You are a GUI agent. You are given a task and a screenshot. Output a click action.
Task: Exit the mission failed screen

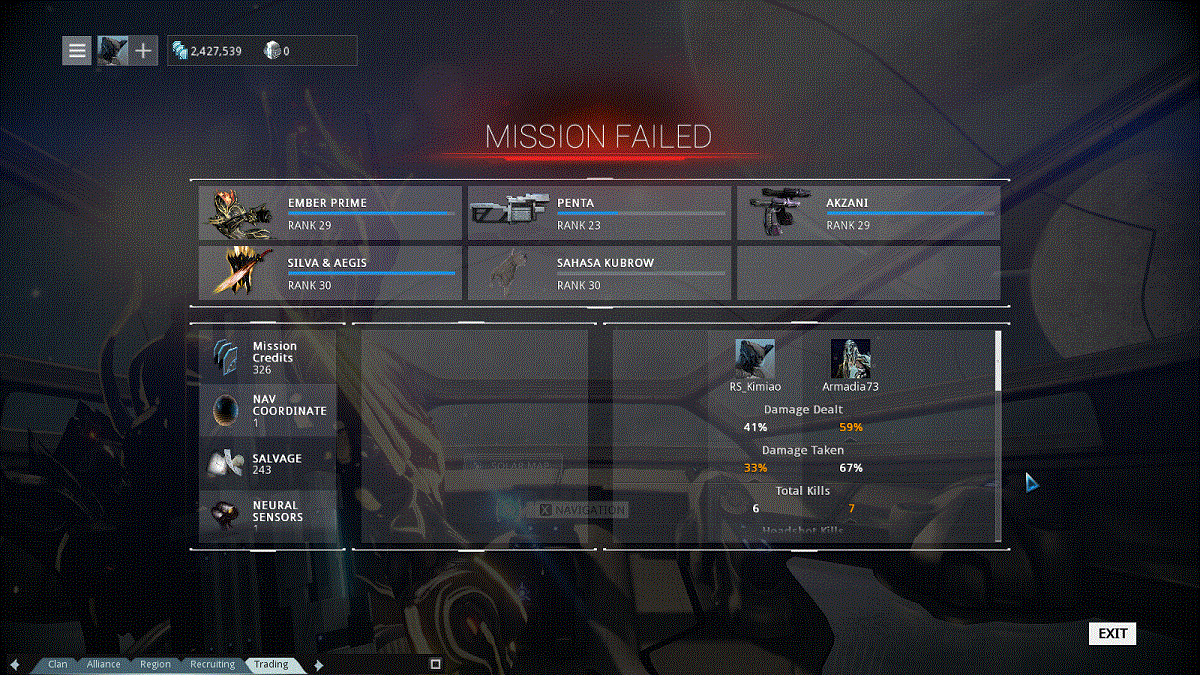[x=1112, y=633]
